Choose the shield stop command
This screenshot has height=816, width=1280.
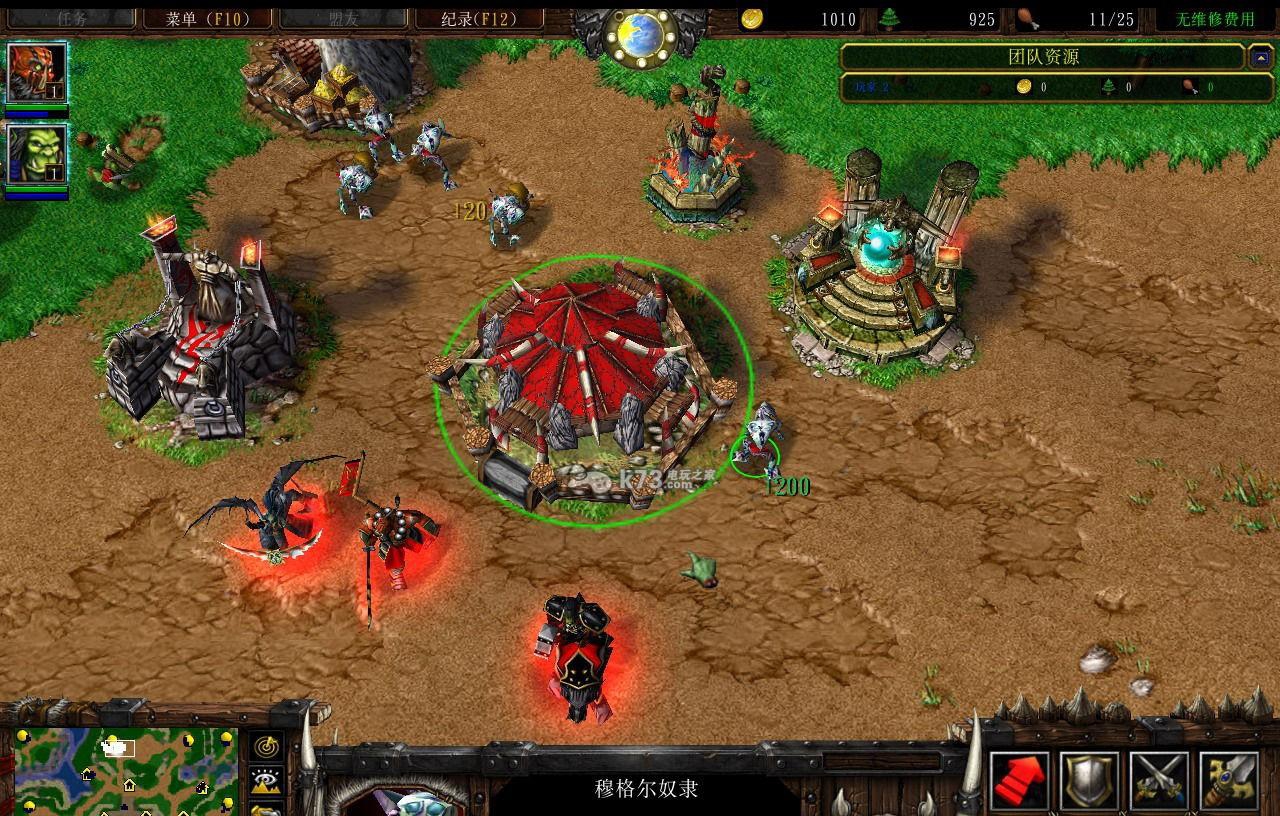click(x=1089, y=781)
